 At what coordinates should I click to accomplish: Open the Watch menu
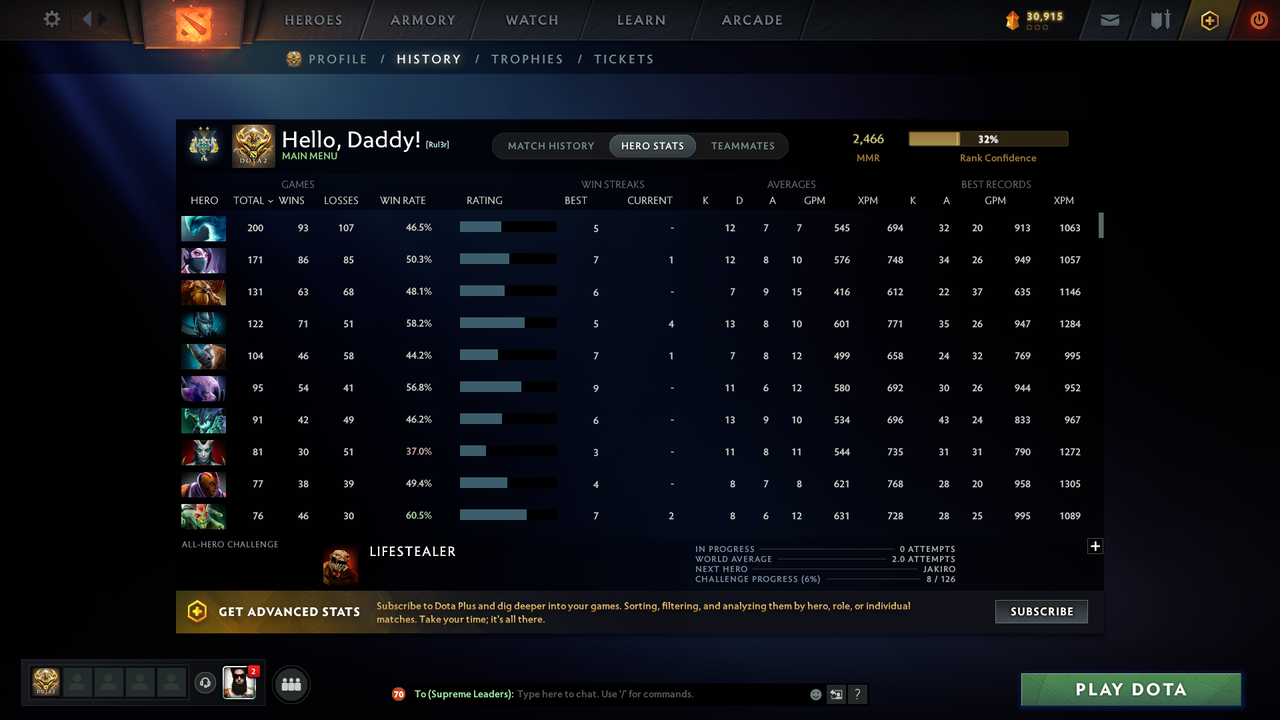[x=531, y=20]
